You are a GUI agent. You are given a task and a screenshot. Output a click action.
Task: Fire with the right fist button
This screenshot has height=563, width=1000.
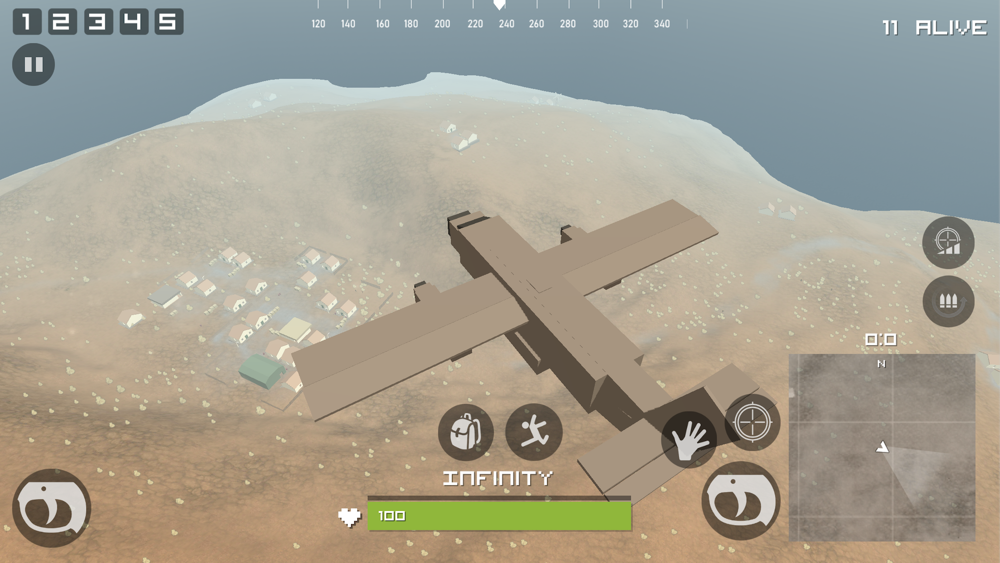pyautogui.click(x=741, y=500)
